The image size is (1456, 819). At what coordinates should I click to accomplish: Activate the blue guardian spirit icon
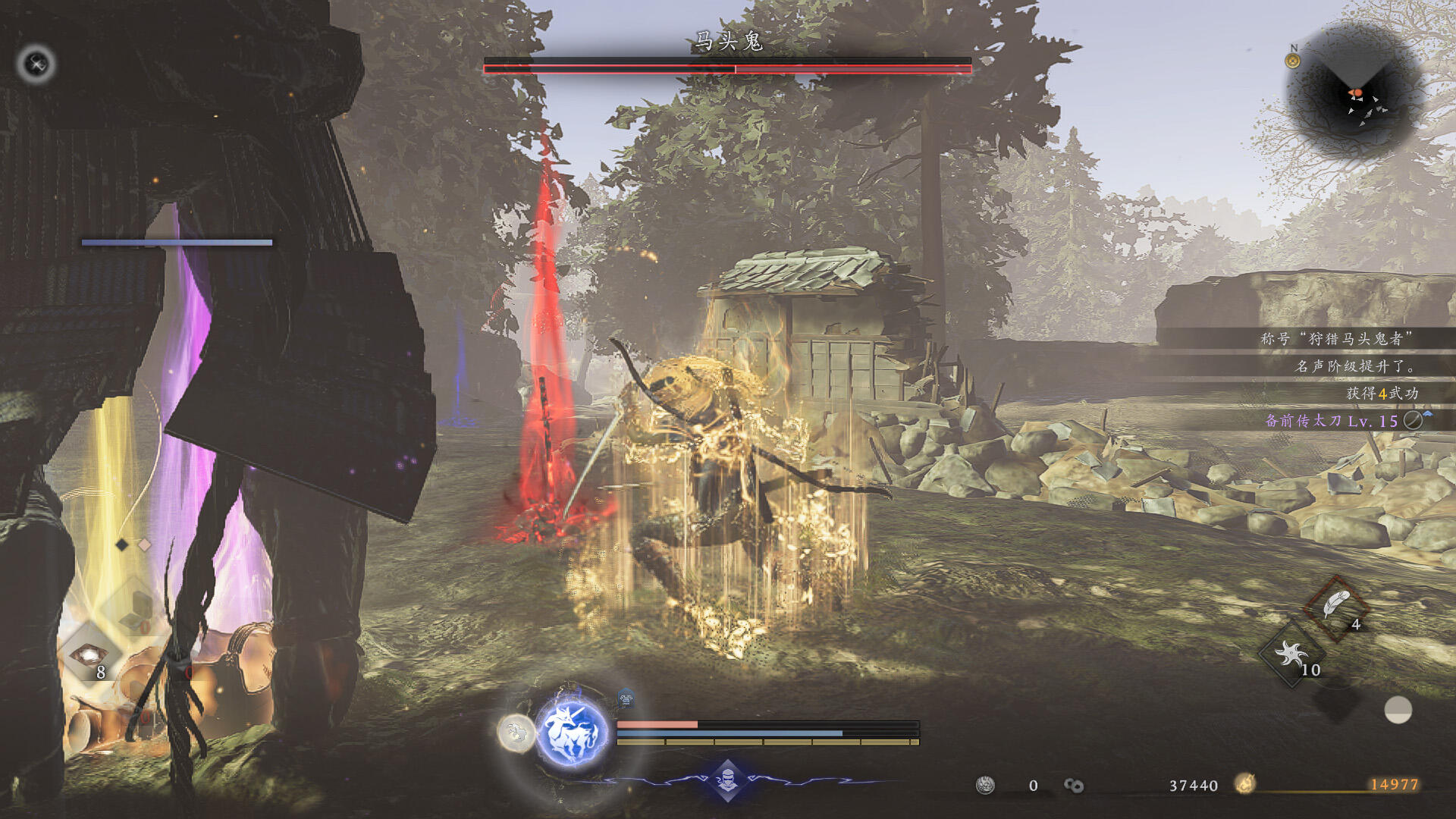[x=573, y=733]
